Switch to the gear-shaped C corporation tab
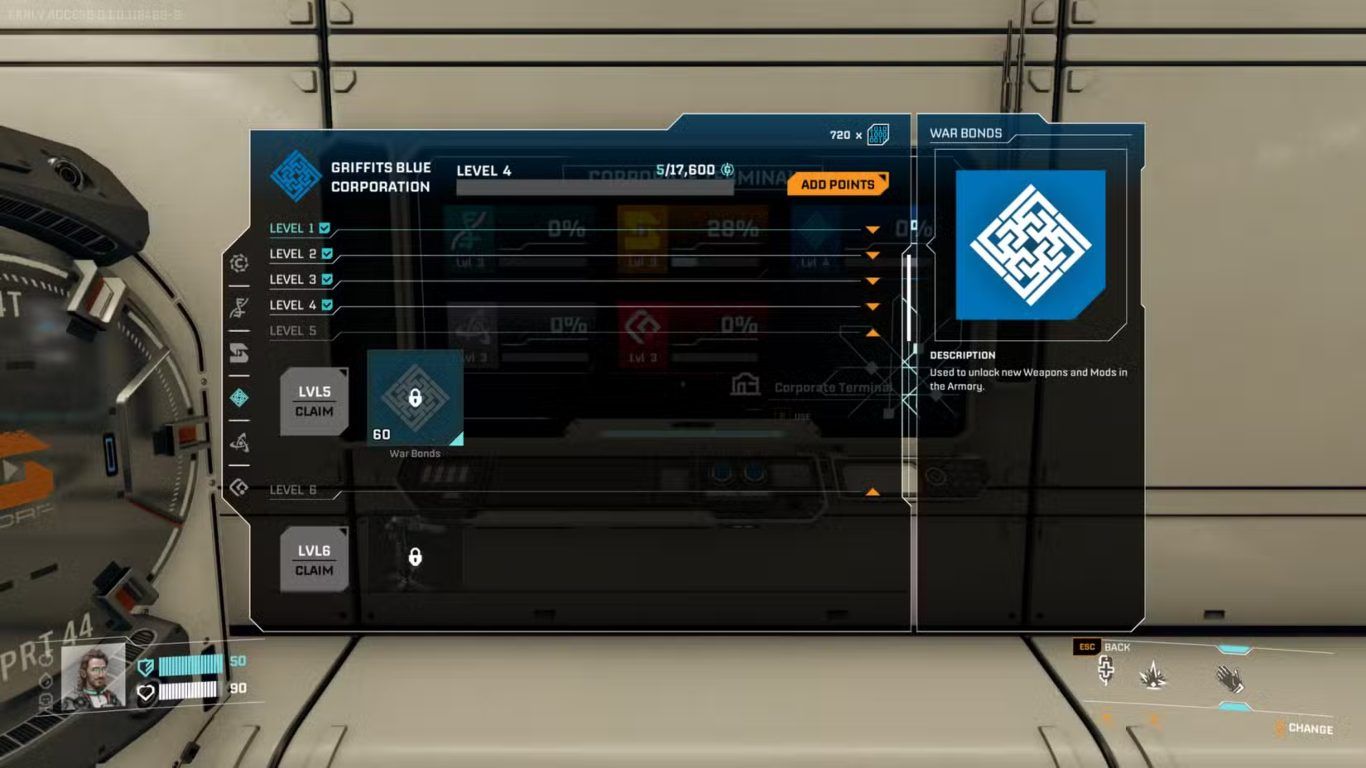Viewport: 1366px width, 768px height. (x=239, y=263)
